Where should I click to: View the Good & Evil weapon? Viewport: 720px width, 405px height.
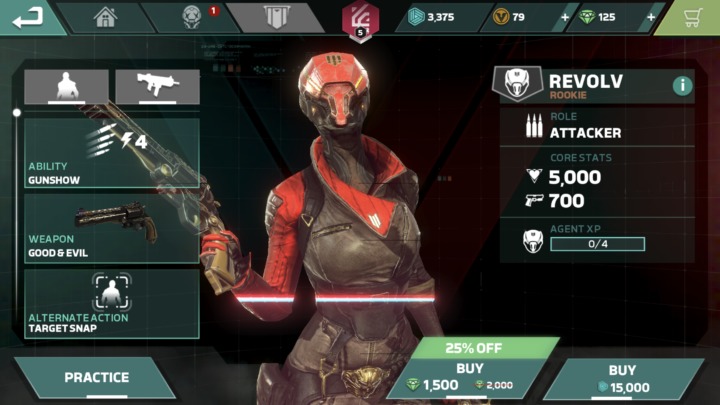pos(111,229)
